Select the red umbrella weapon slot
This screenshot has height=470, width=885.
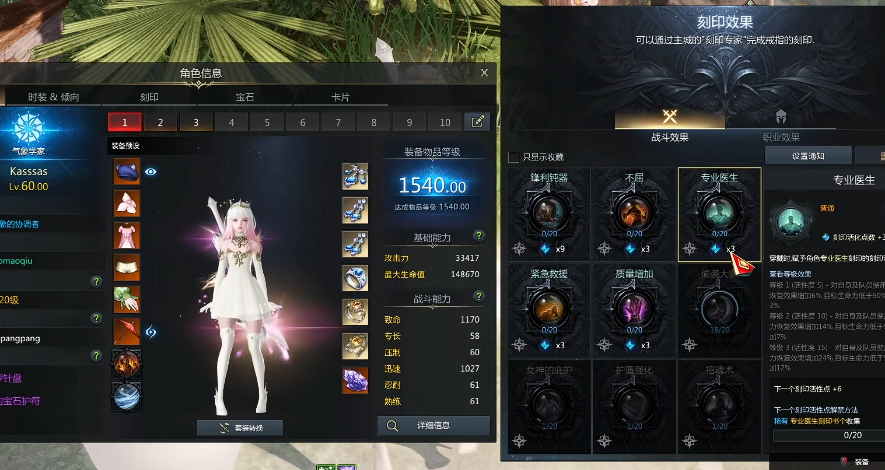point(127,331)
